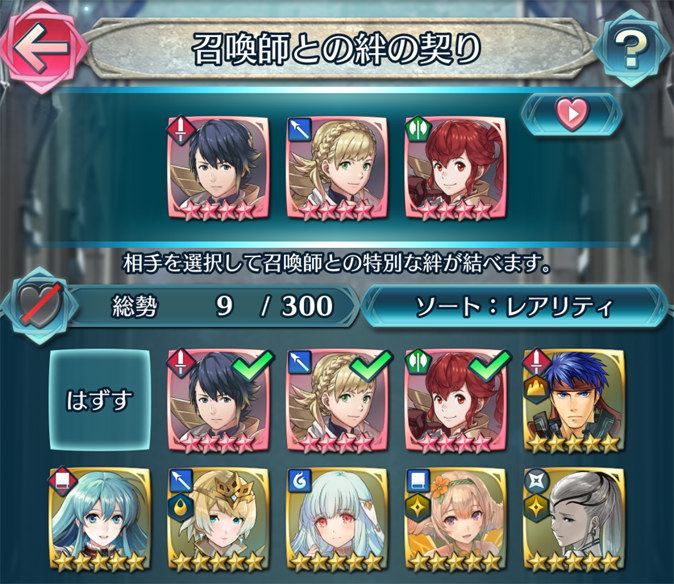The height and width of the screenshot is (584, 674).
Task: Choose the teal-haired girl hero portrait
Action: [x=100, y=518]
